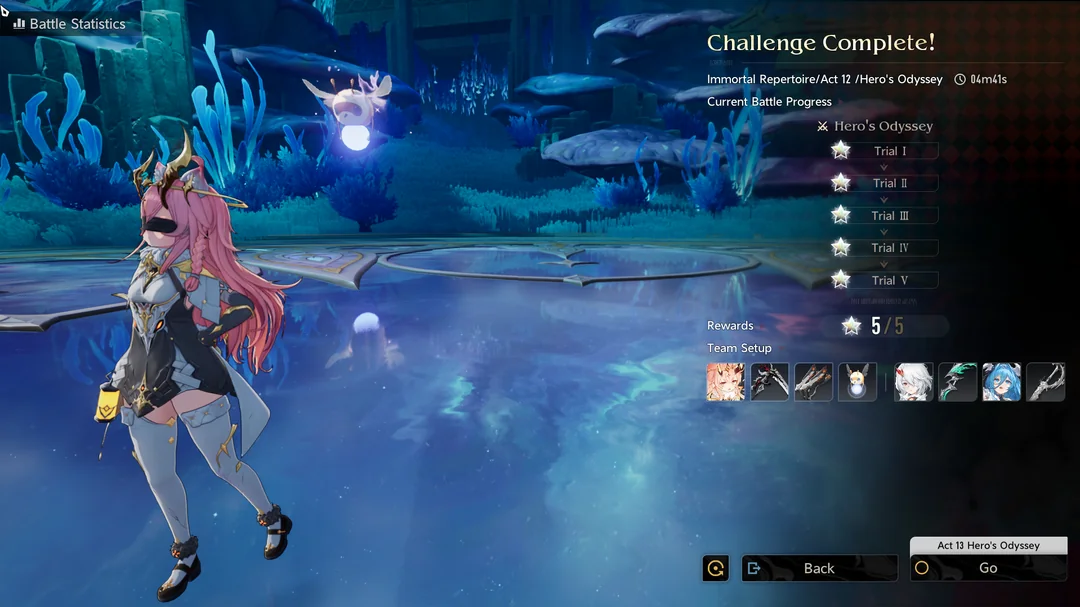
Task: Select the Trial IV progress row
Action: tap(888, 247)
